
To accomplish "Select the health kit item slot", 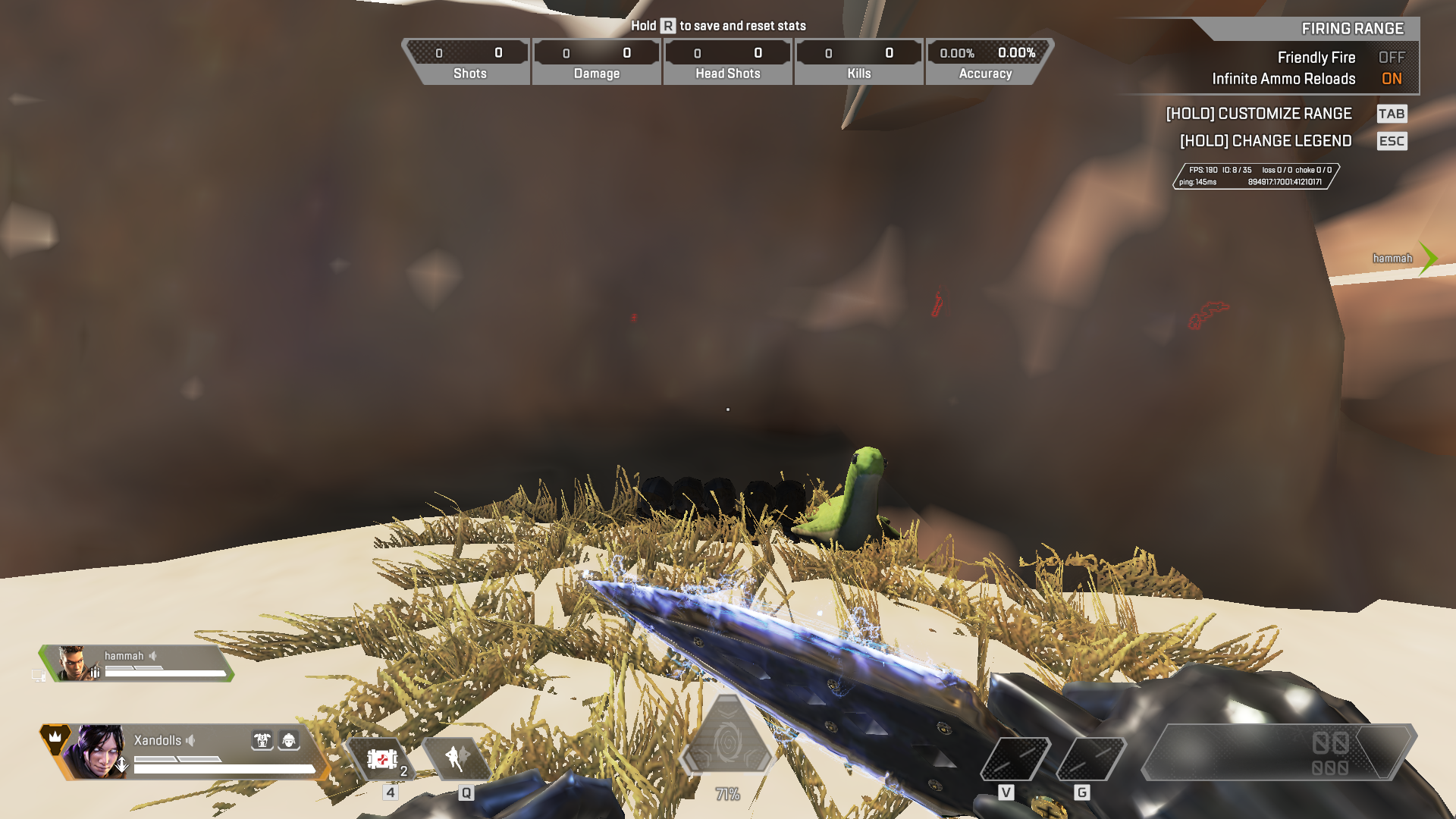I will point(382,759).
